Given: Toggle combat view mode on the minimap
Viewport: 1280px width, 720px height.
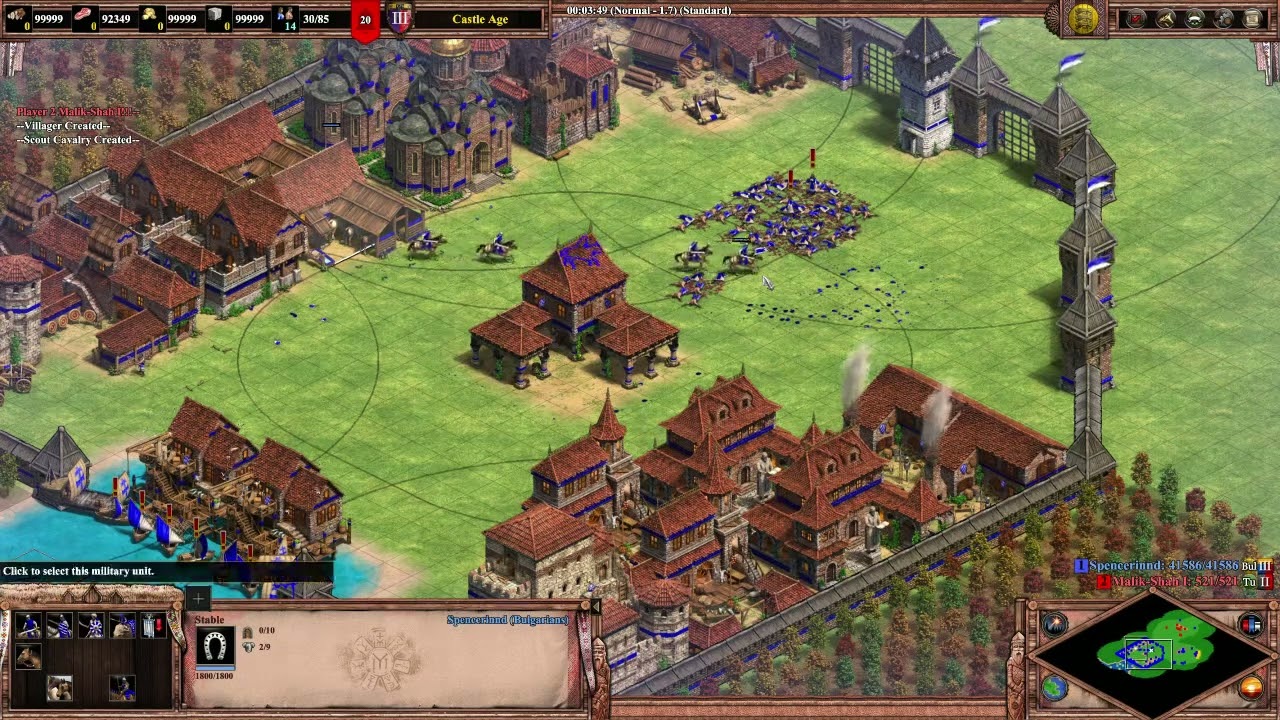Looking at the screenshot, I should (x=1248, y=625).
